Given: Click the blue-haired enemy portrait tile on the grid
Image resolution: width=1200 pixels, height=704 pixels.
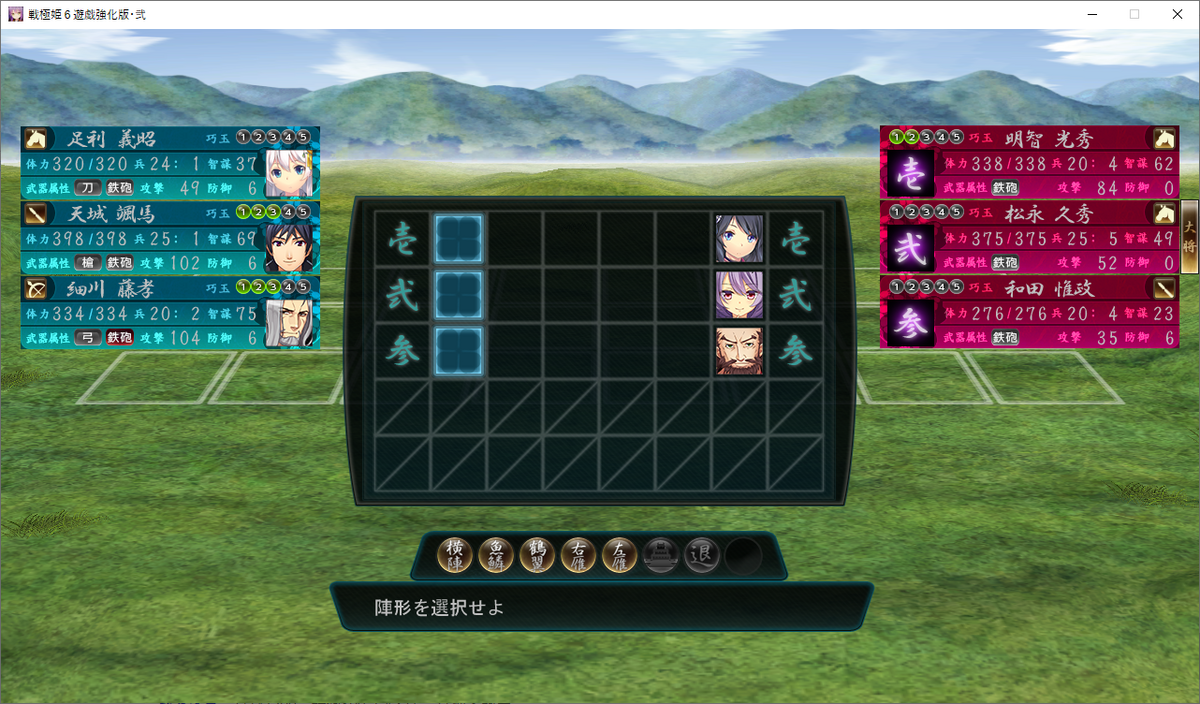Looking at the screenshot, I should click(x=740, y=239).
